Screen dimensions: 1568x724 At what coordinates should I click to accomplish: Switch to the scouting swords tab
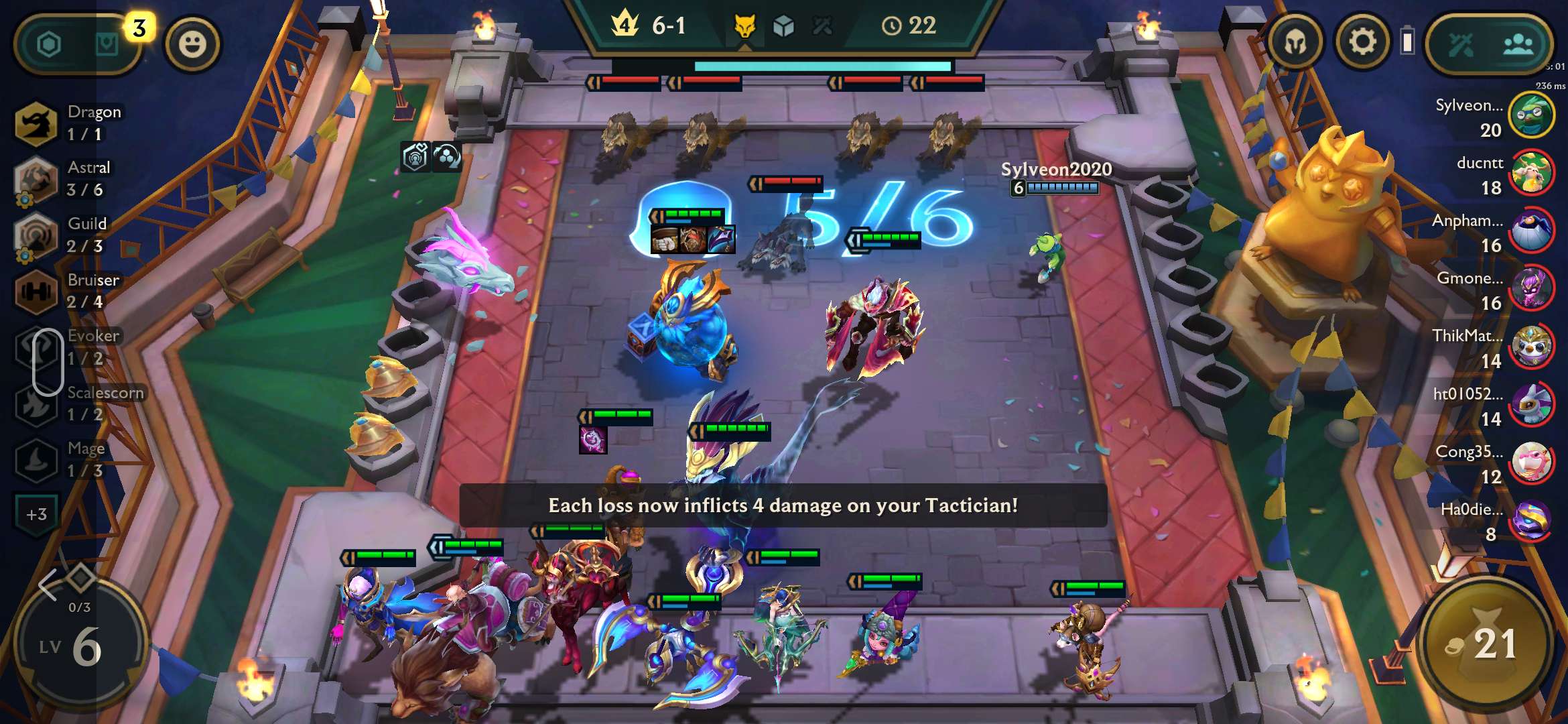[x=1461, y=43]
